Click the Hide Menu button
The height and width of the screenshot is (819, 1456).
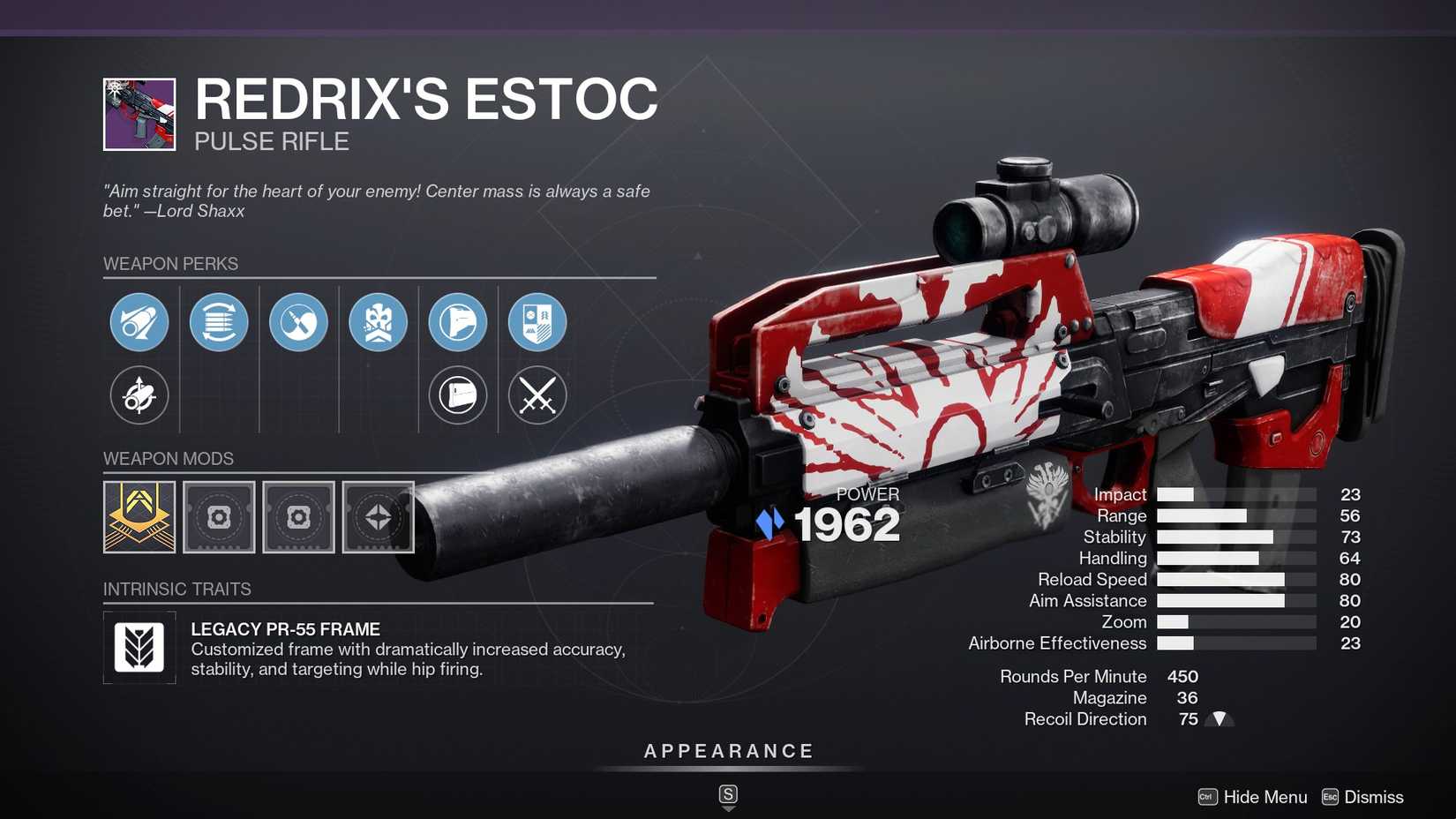(x=1264, y=797)
